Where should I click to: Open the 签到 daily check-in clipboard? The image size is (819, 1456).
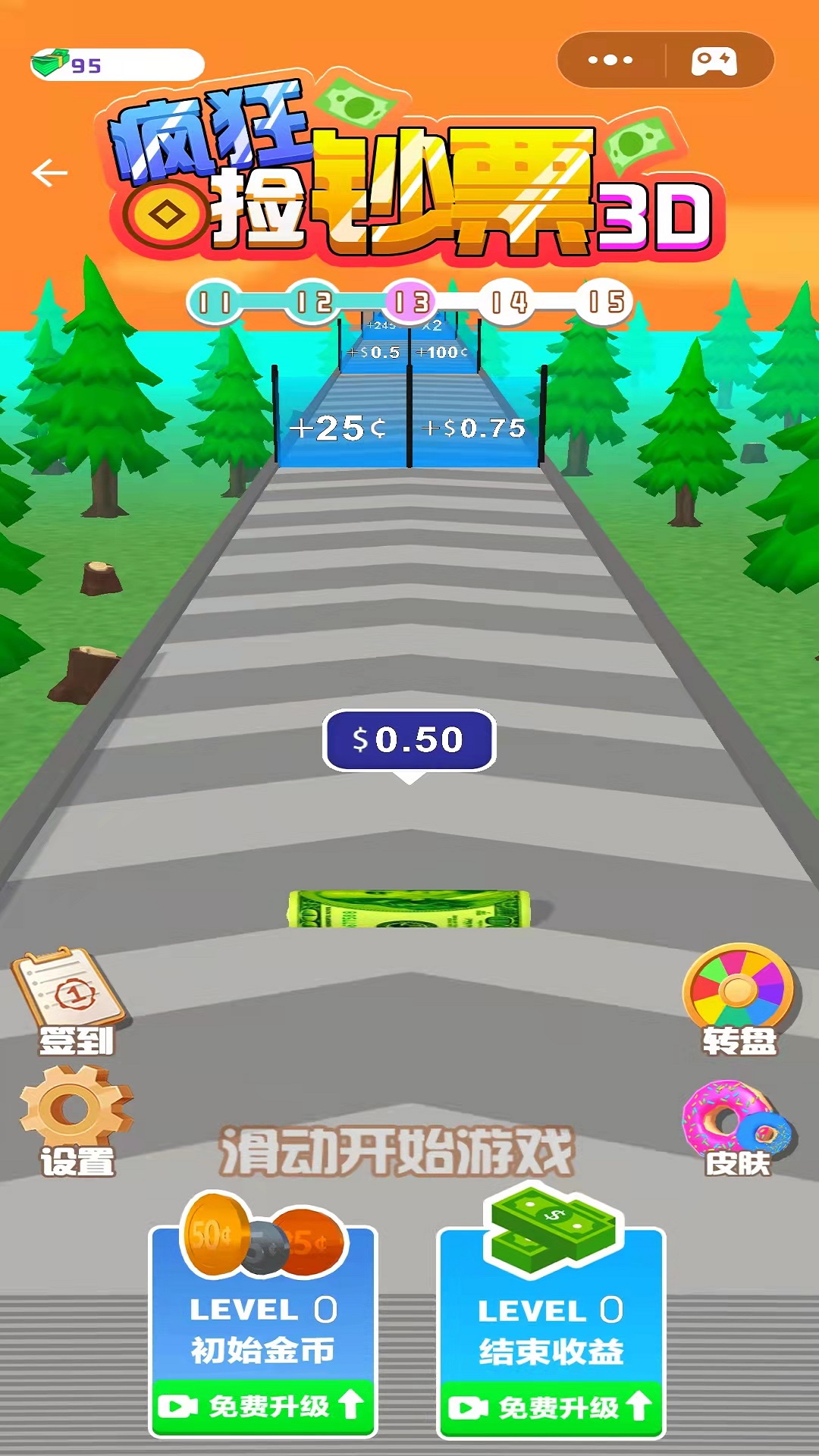pos(72,1001)
